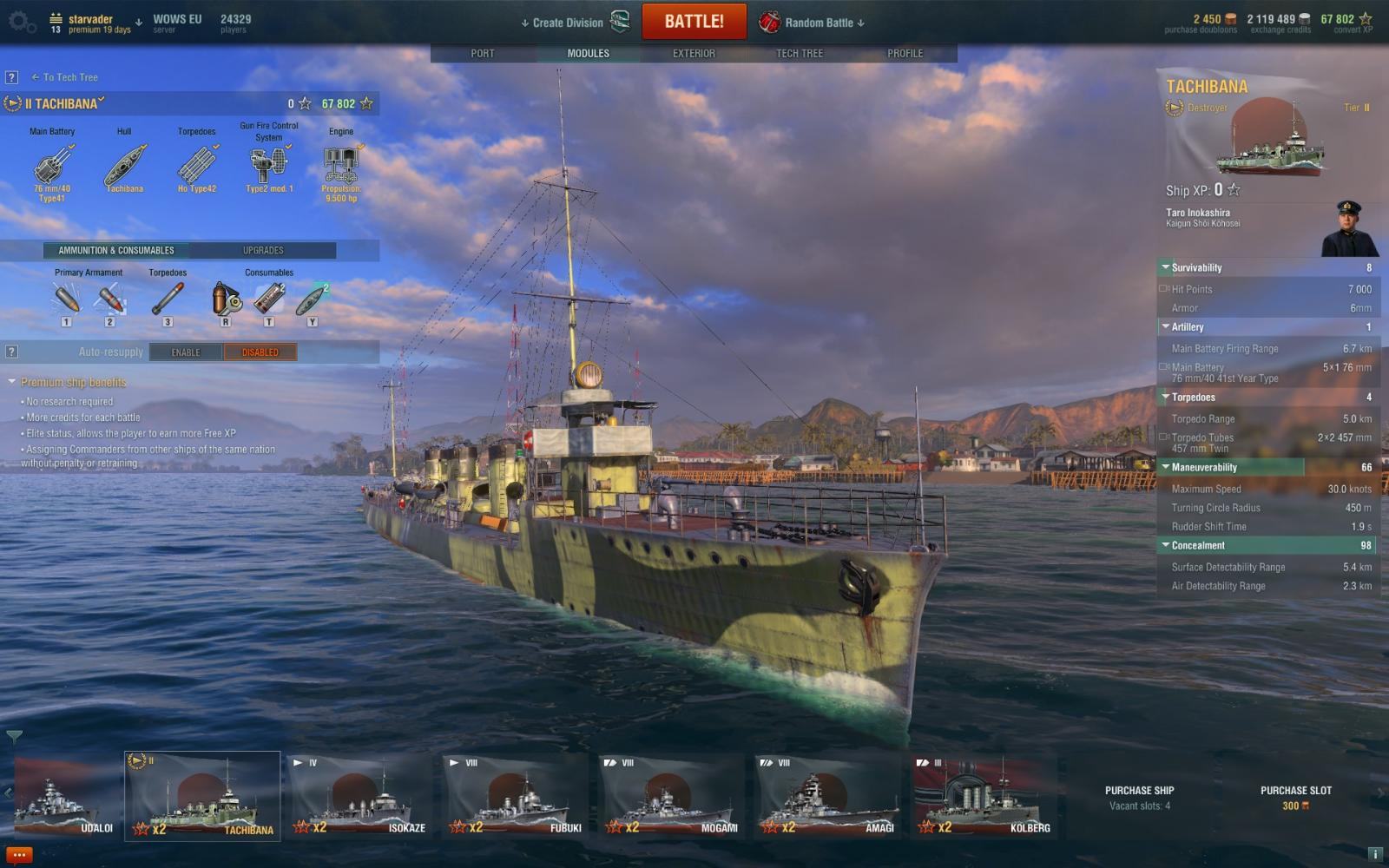
Task: Go to the Profile tab
Action: tap(905, 53)
